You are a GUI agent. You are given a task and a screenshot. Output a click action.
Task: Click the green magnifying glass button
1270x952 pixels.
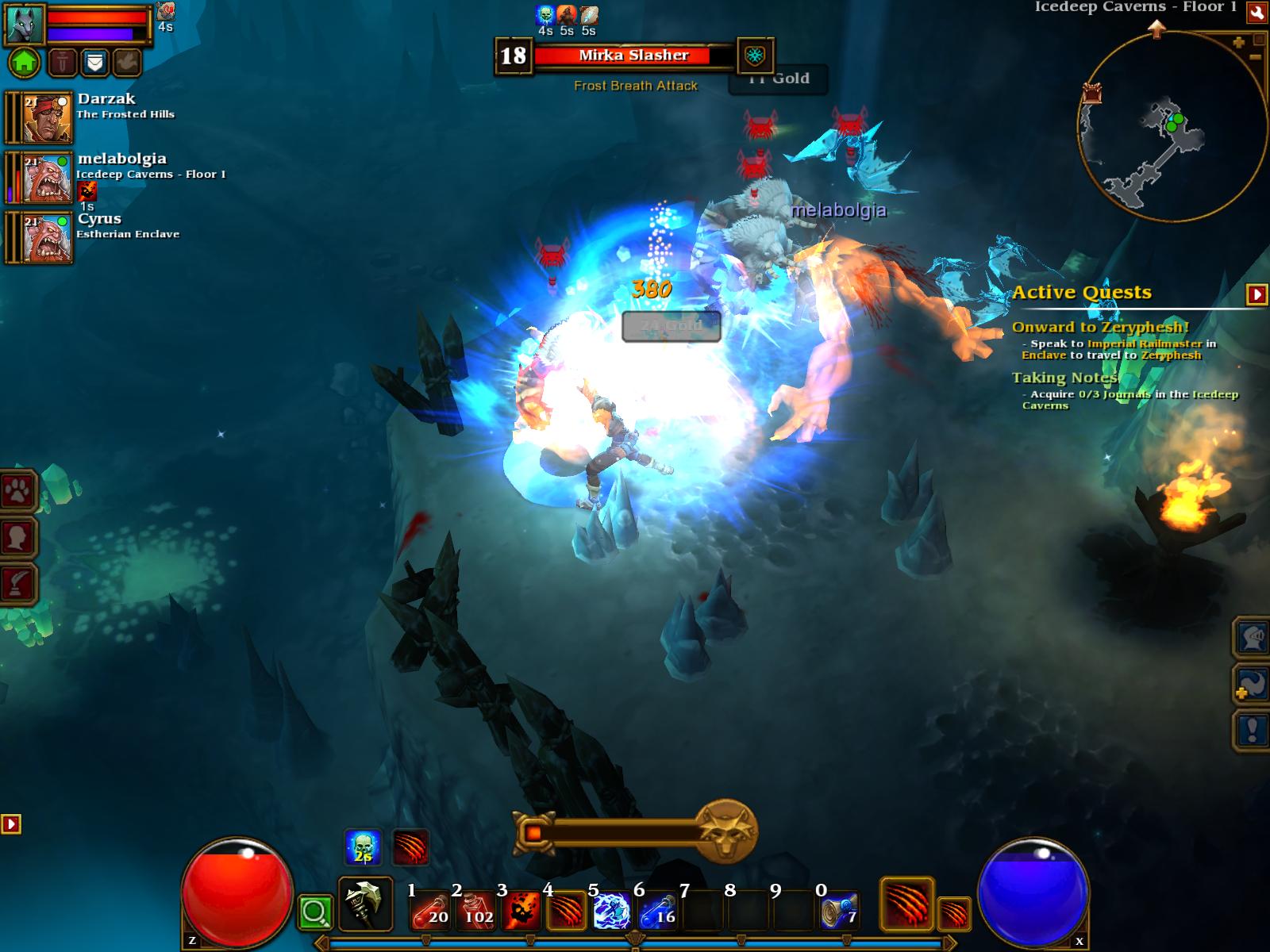[315, 913]
